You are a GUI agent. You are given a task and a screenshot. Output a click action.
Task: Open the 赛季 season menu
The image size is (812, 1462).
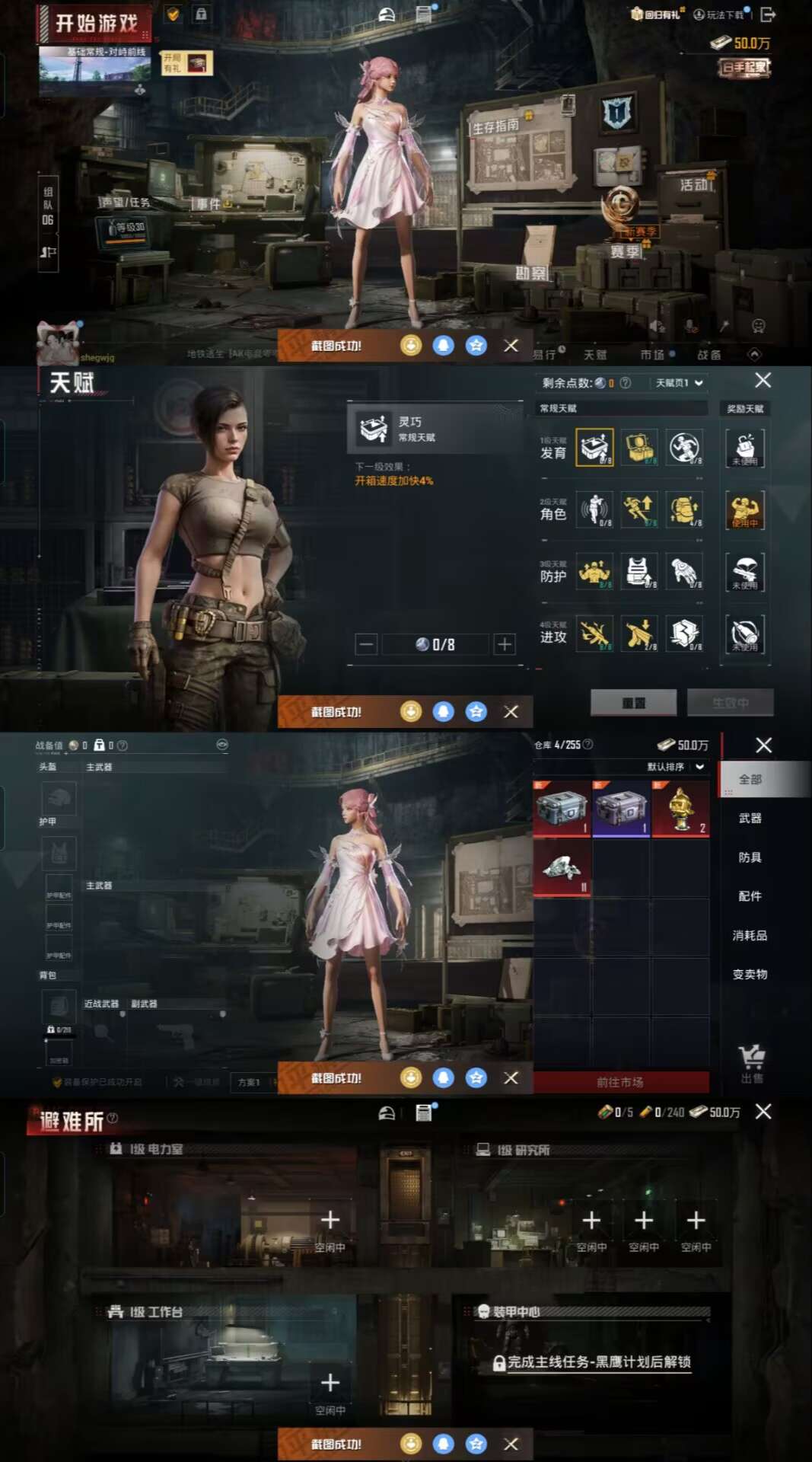[x=626, y=250]
